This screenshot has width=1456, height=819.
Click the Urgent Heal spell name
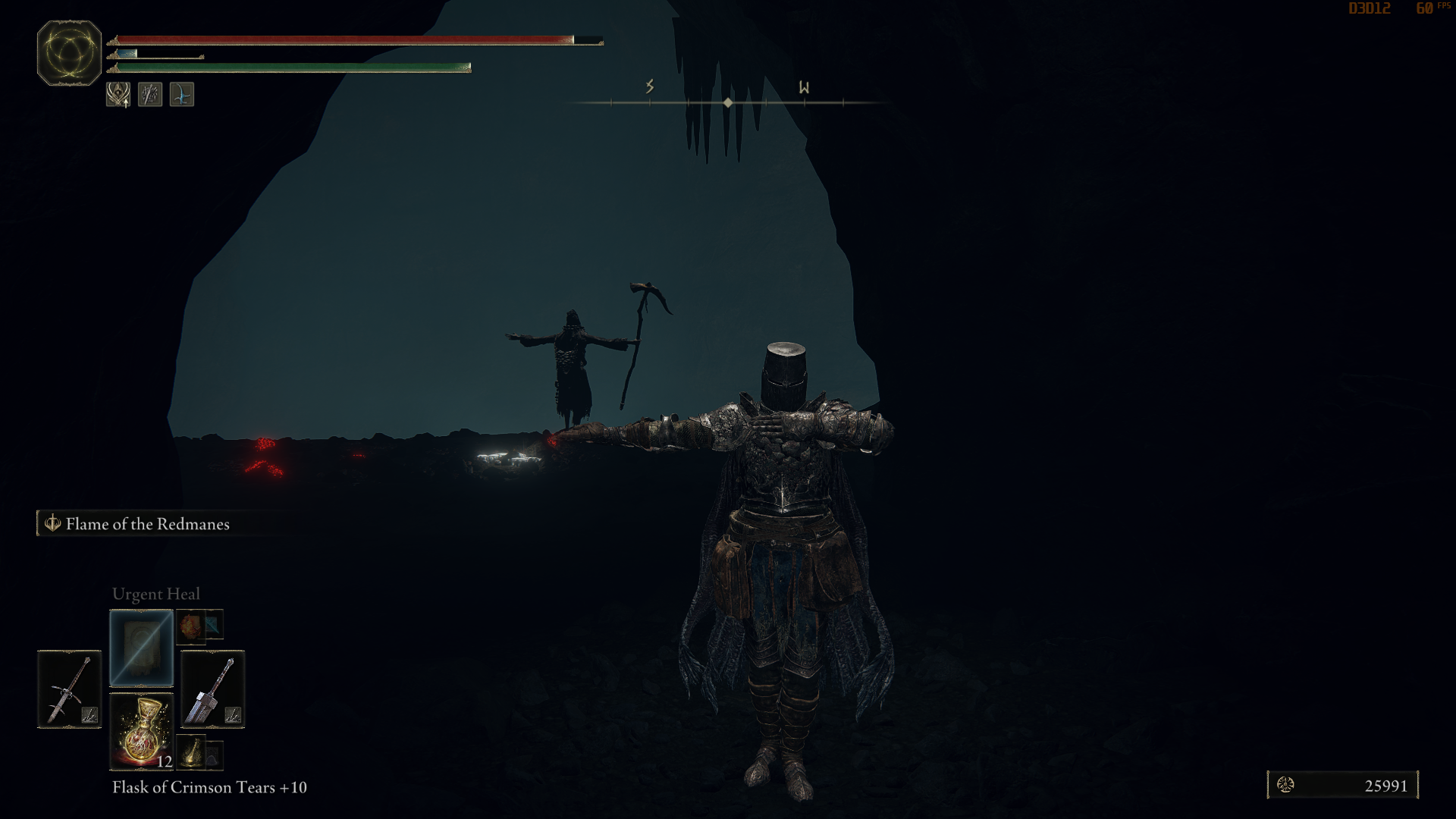tap(155, 594)
